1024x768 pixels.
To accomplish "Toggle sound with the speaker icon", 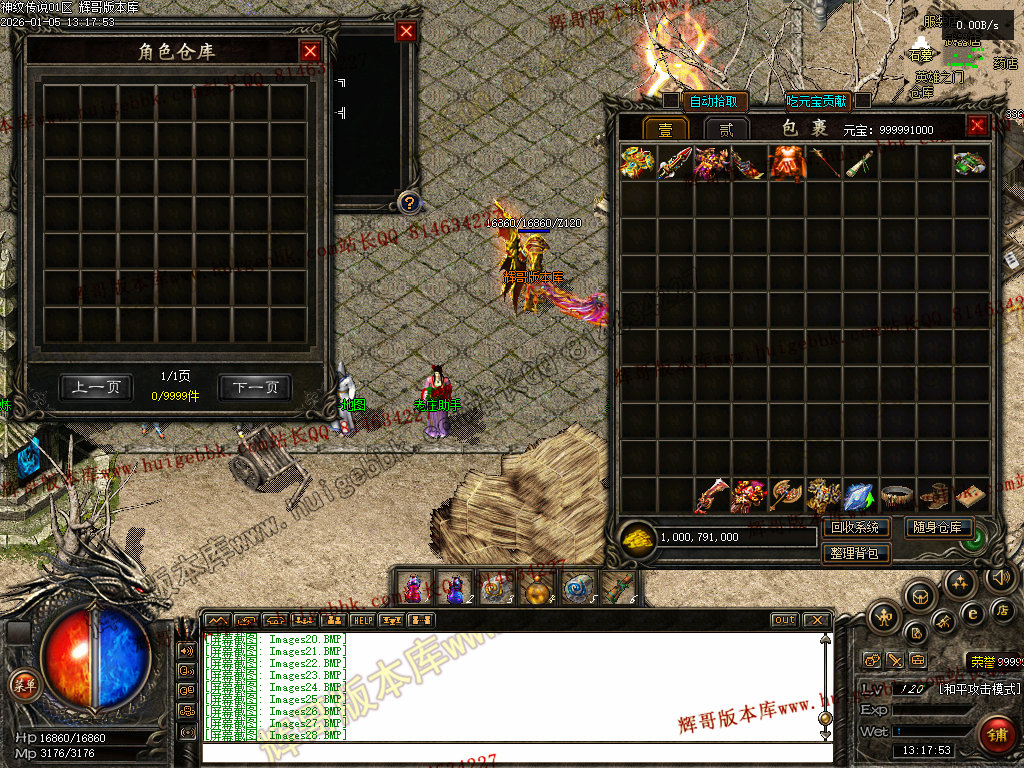I will [x=1001, y=577].
